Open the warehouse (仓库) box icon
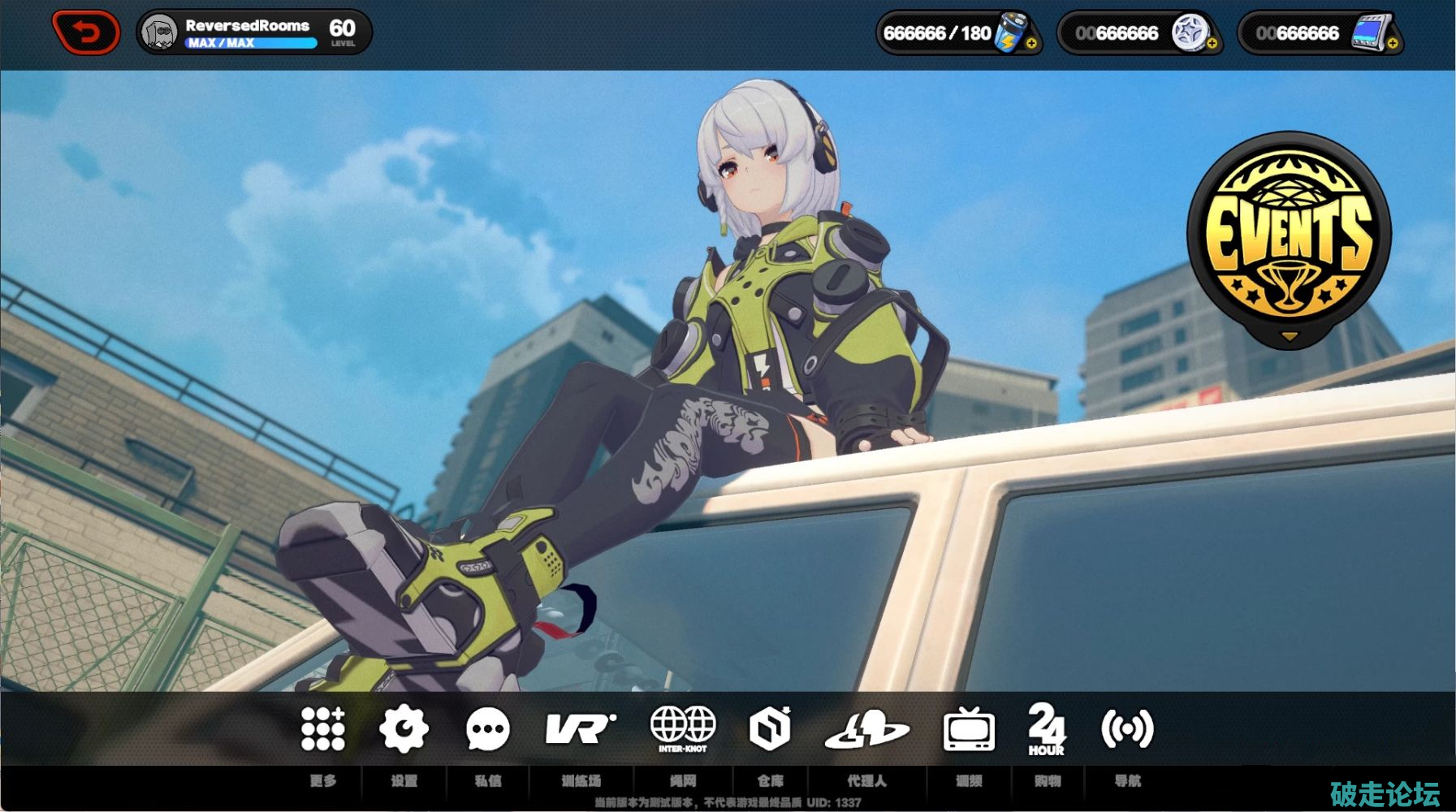 [x=770, y=728]
